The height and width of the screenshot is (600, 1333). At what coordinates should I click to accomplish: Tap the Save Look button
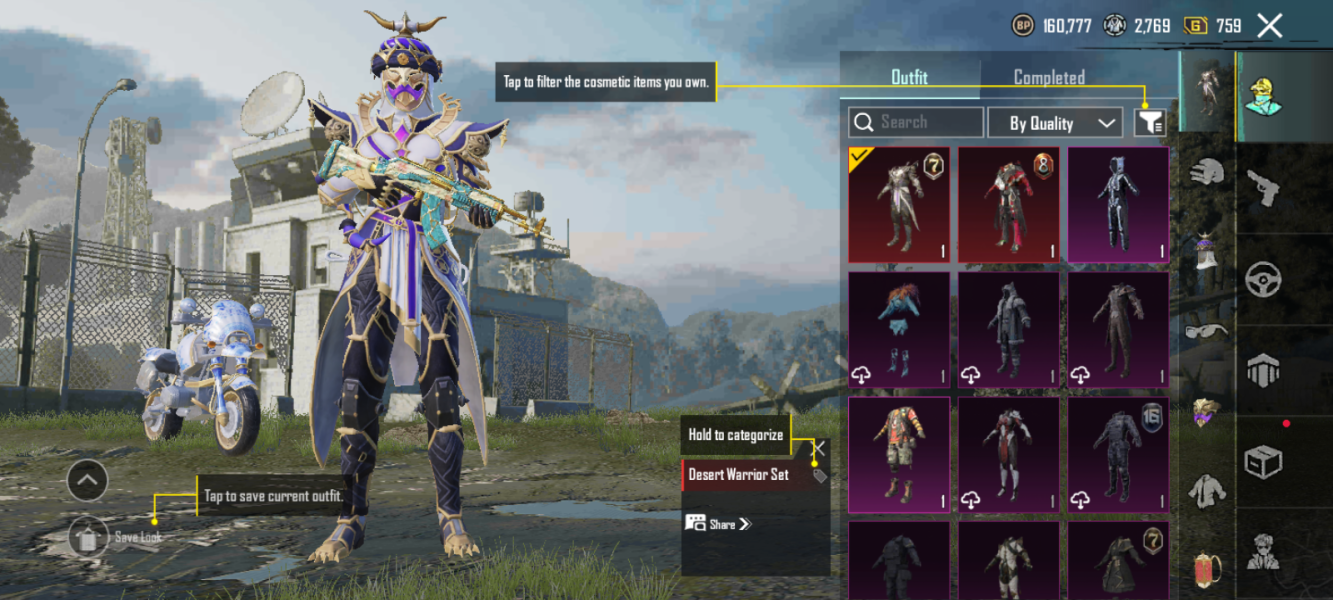pos(89,538)
